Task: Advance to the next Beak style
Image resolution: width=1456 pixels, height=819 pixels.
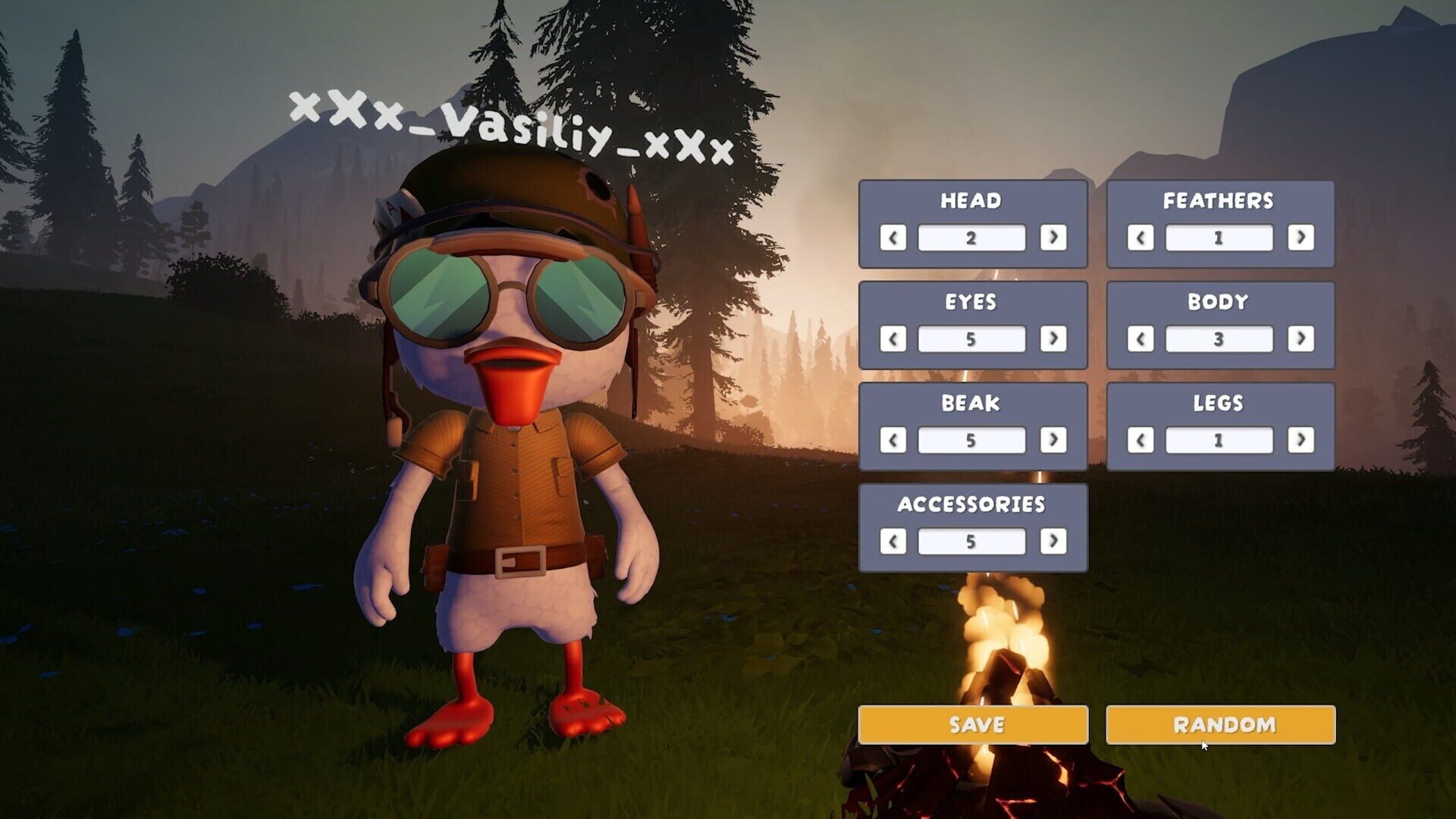Action: pos(1054,441)
